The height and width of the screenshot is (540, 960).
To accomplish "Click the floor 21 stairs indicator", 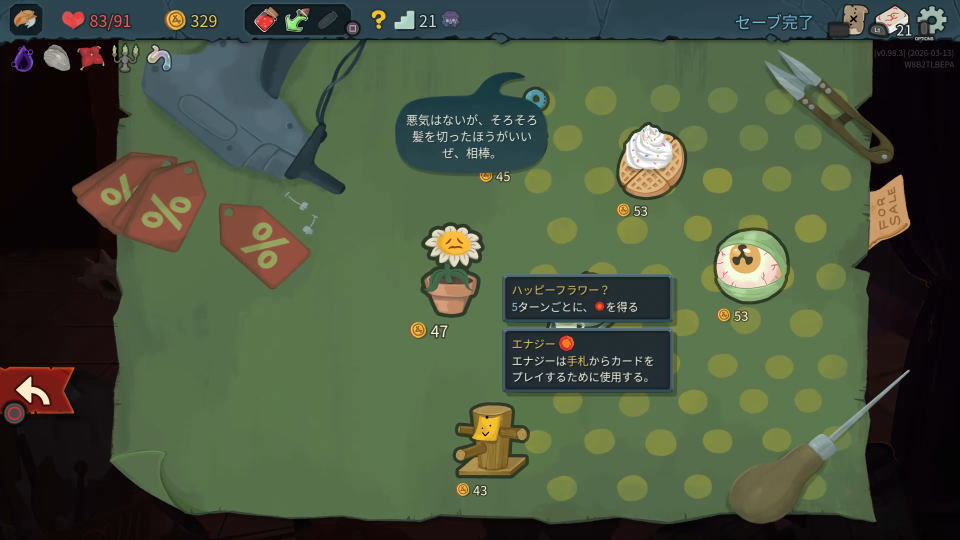I will pyautogui.click(x=404, y=20).
